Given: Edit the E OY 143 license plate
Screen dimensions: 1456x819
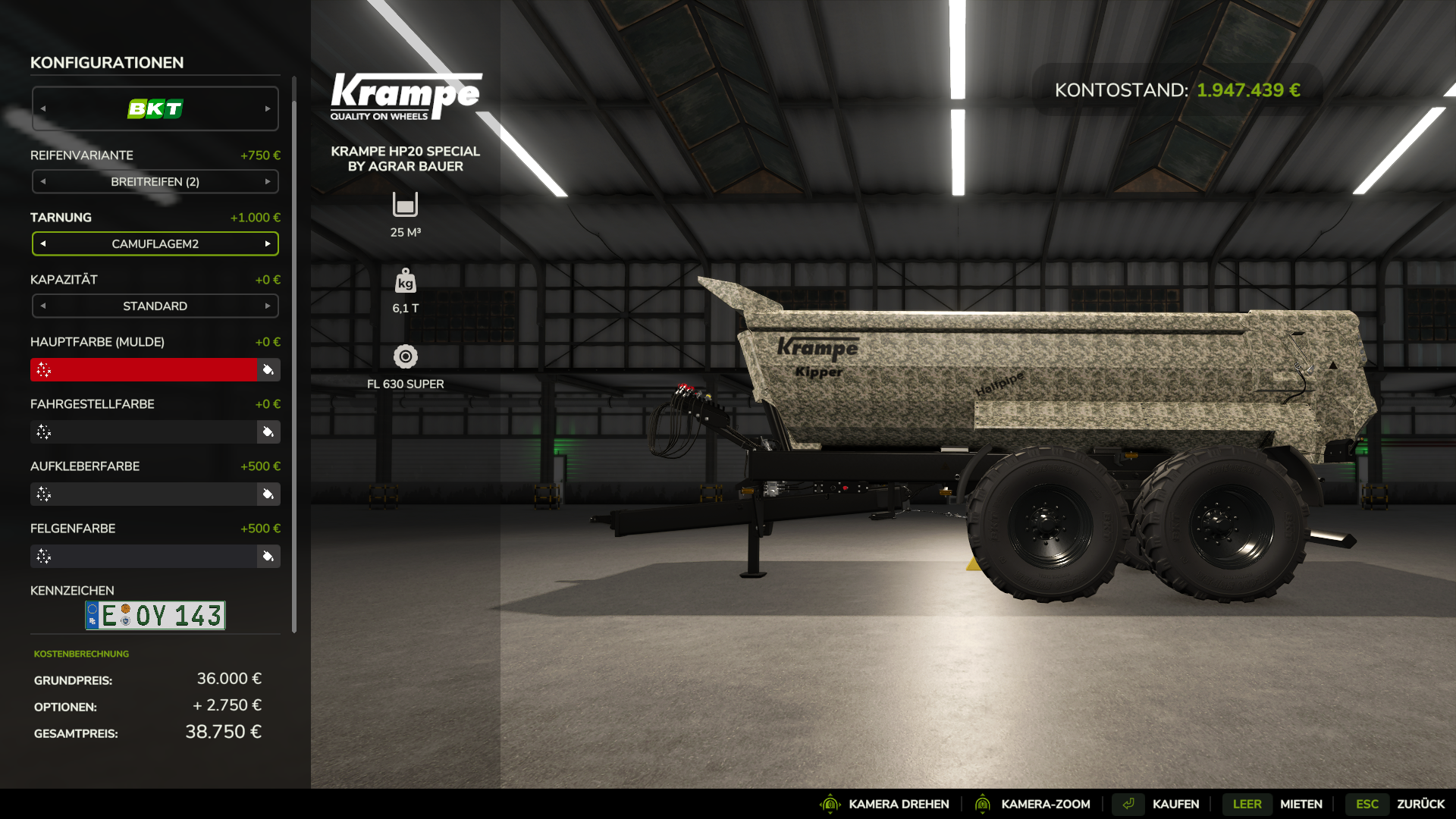Looking at the screenshot, I should [x=155, y=616].
